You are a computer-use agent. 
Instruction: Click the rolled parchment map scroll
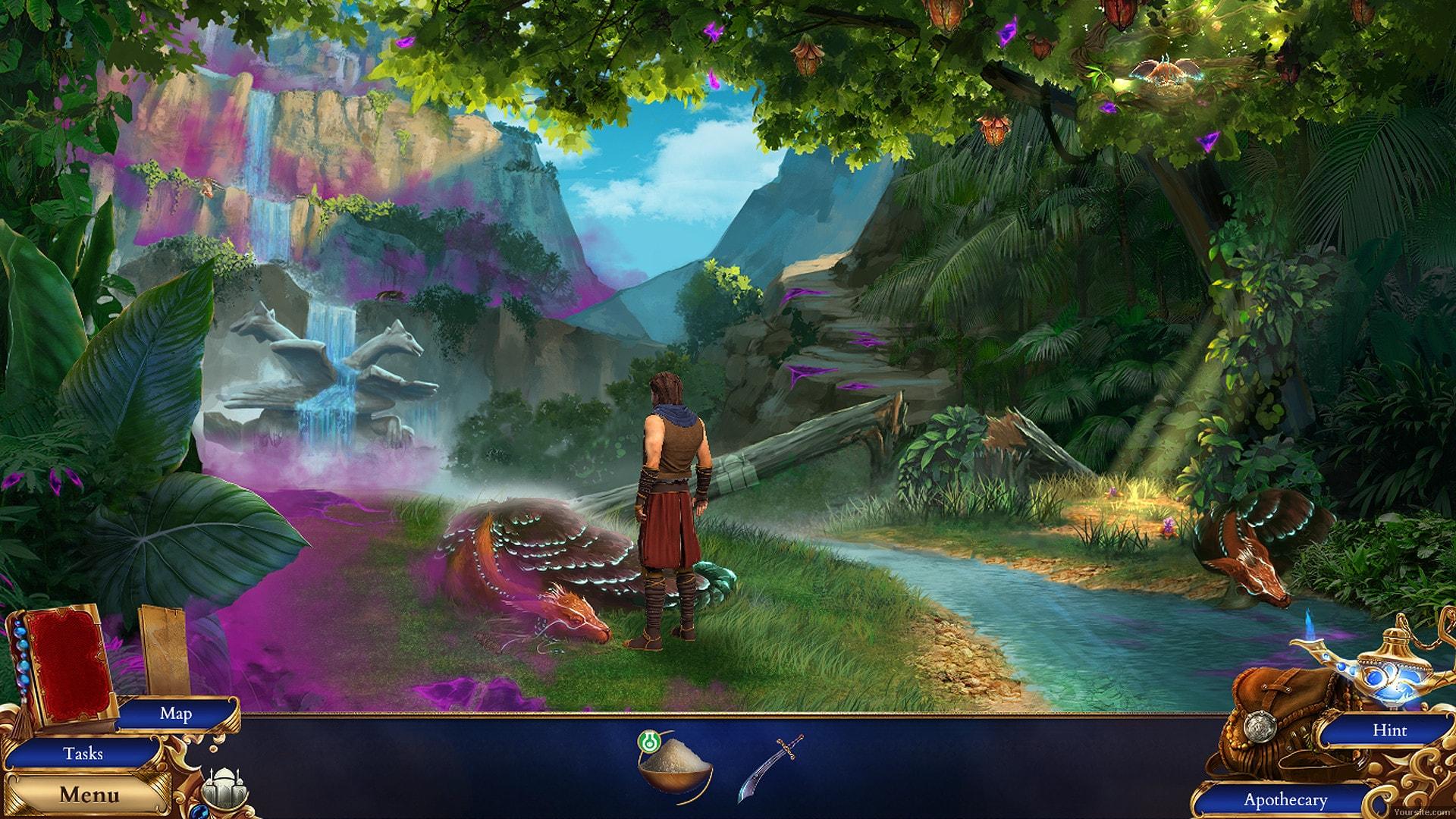tap(166, 649)
